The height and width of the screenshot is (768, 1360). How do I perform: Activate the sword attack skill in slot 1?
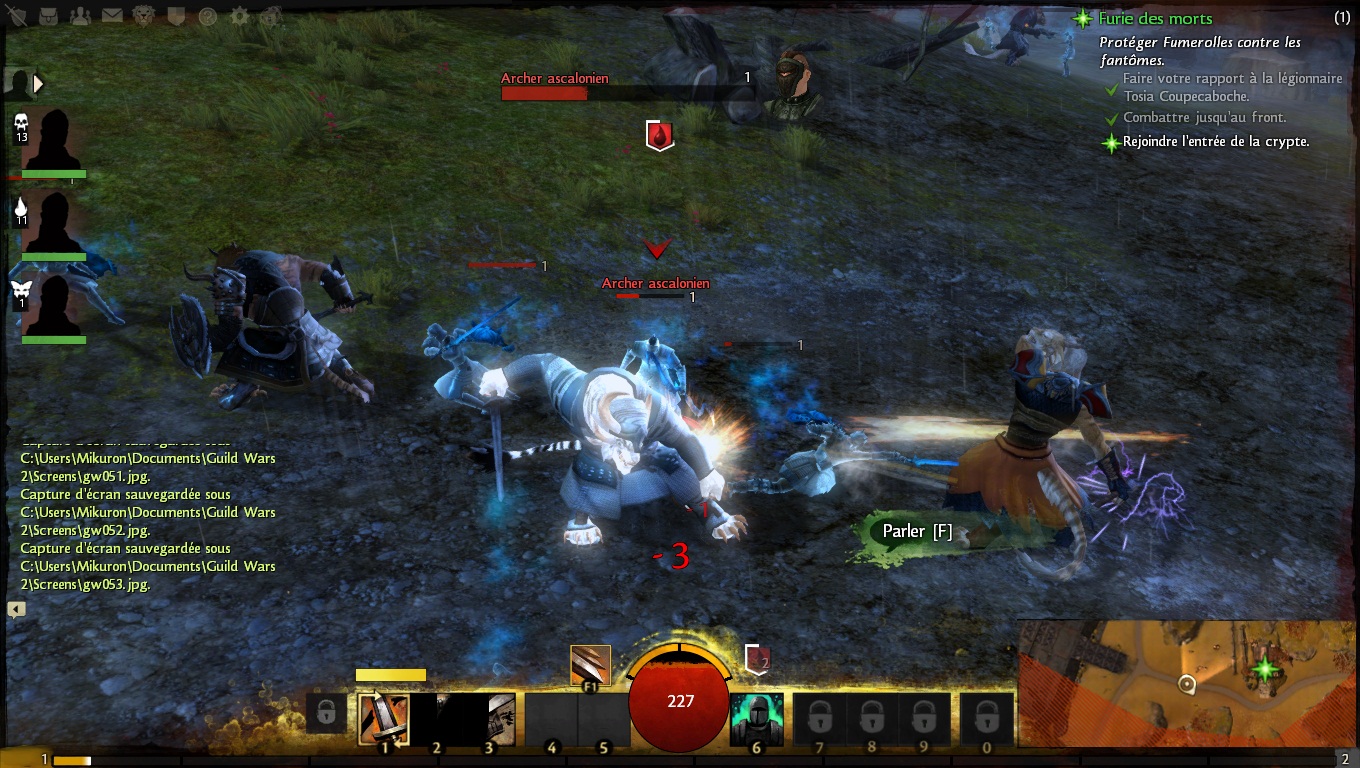(384, 719)
